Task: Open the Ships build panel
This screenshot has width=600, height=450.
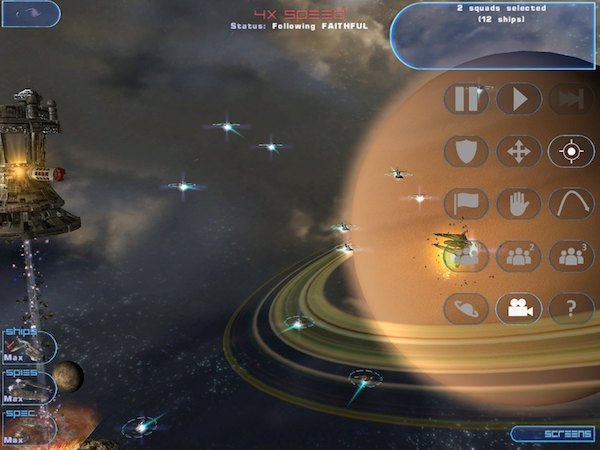Action: tap(28, 345)
